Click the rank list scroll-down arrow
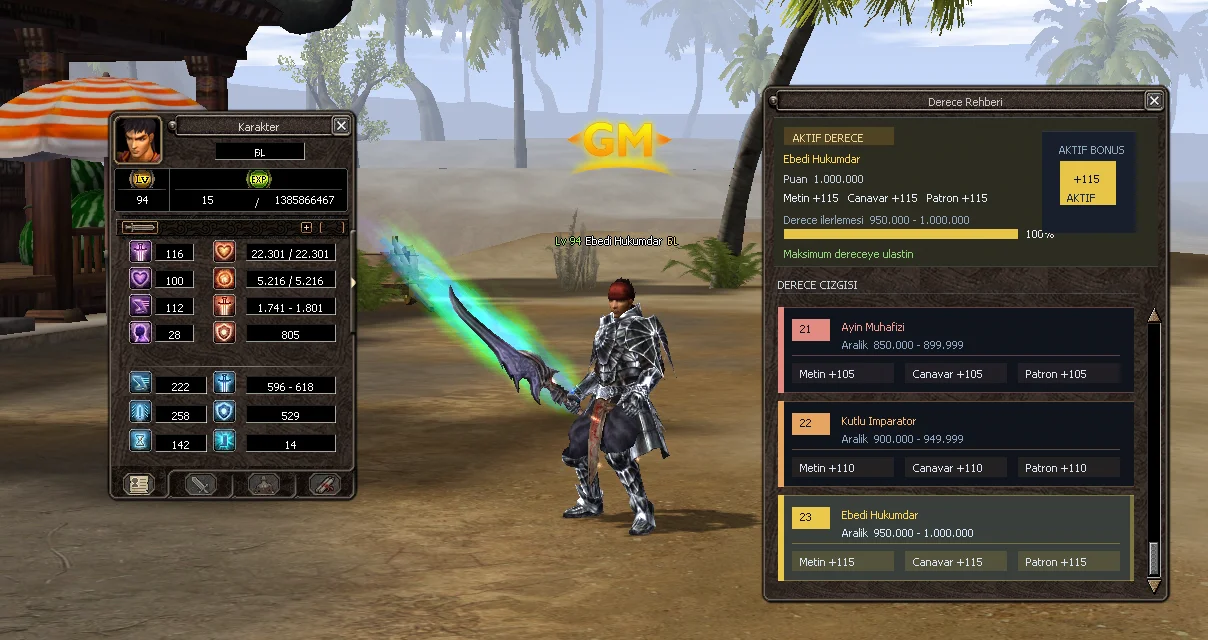This screenshot has width=1208, height=640. click(1154, 586)
